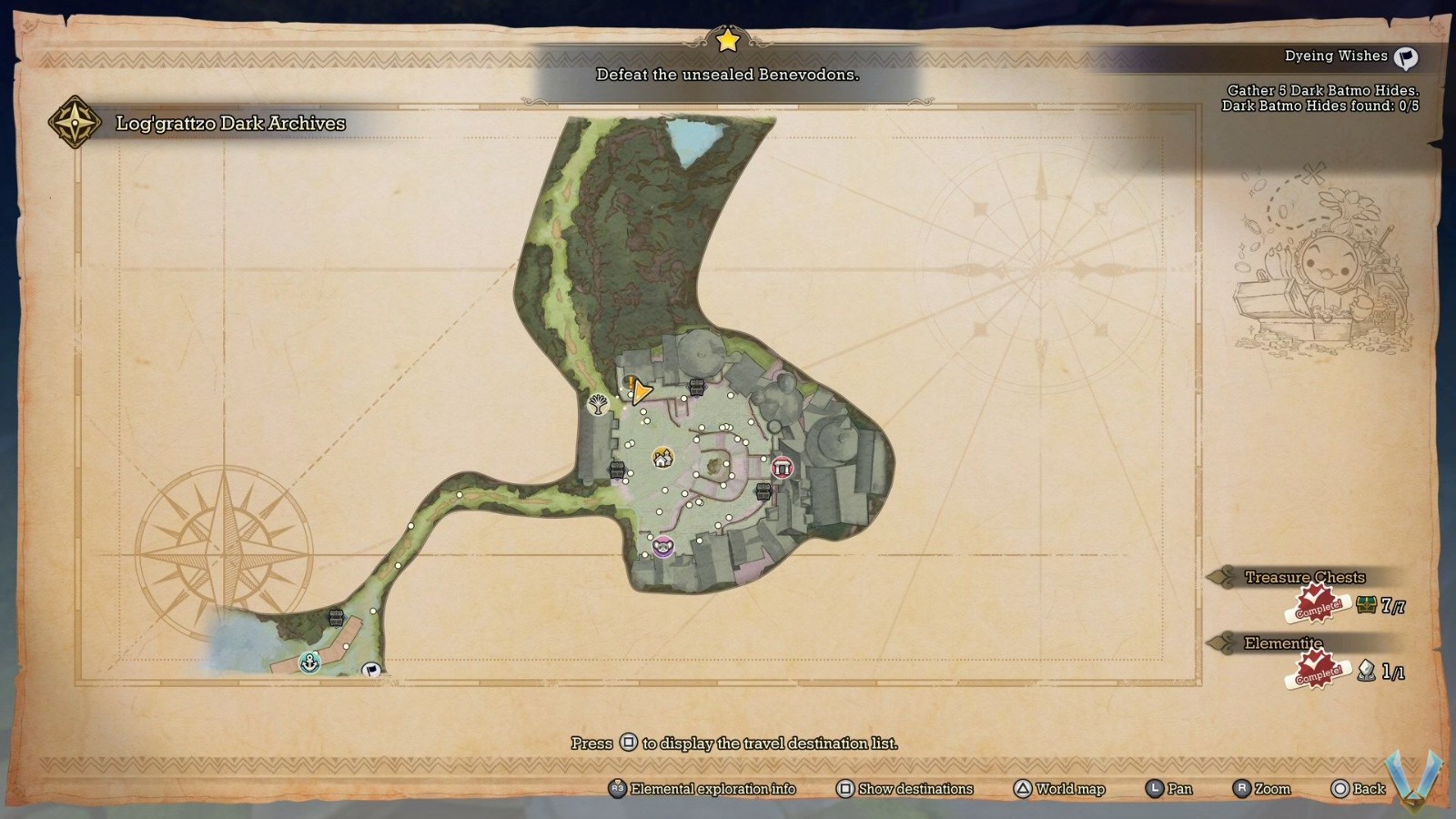Click the star main objective banner

(x=727, y=74)
